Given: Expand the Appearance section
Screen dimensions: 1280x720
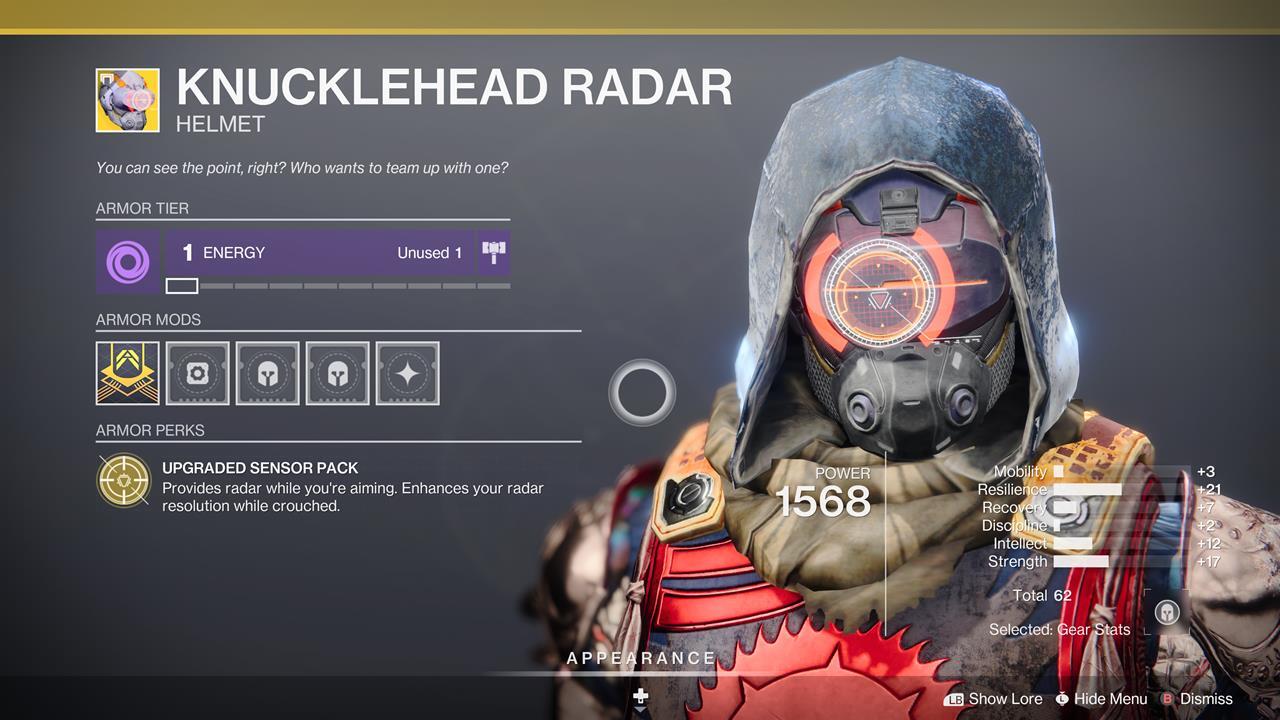Looking at the screenshot, I should pyautogui.click(x=641, y=659).
